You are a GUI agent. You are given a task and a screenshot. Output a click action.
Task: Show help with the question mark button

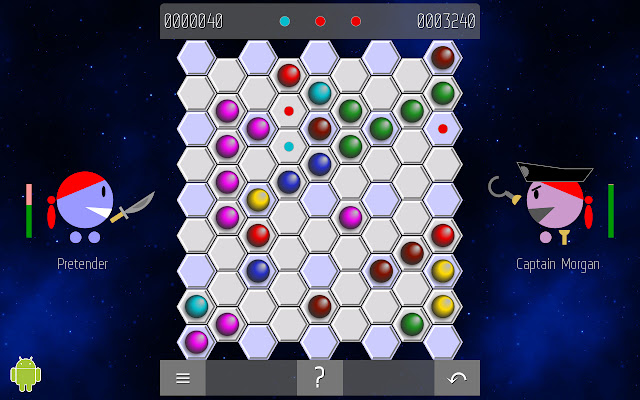(x=320, y=378)
